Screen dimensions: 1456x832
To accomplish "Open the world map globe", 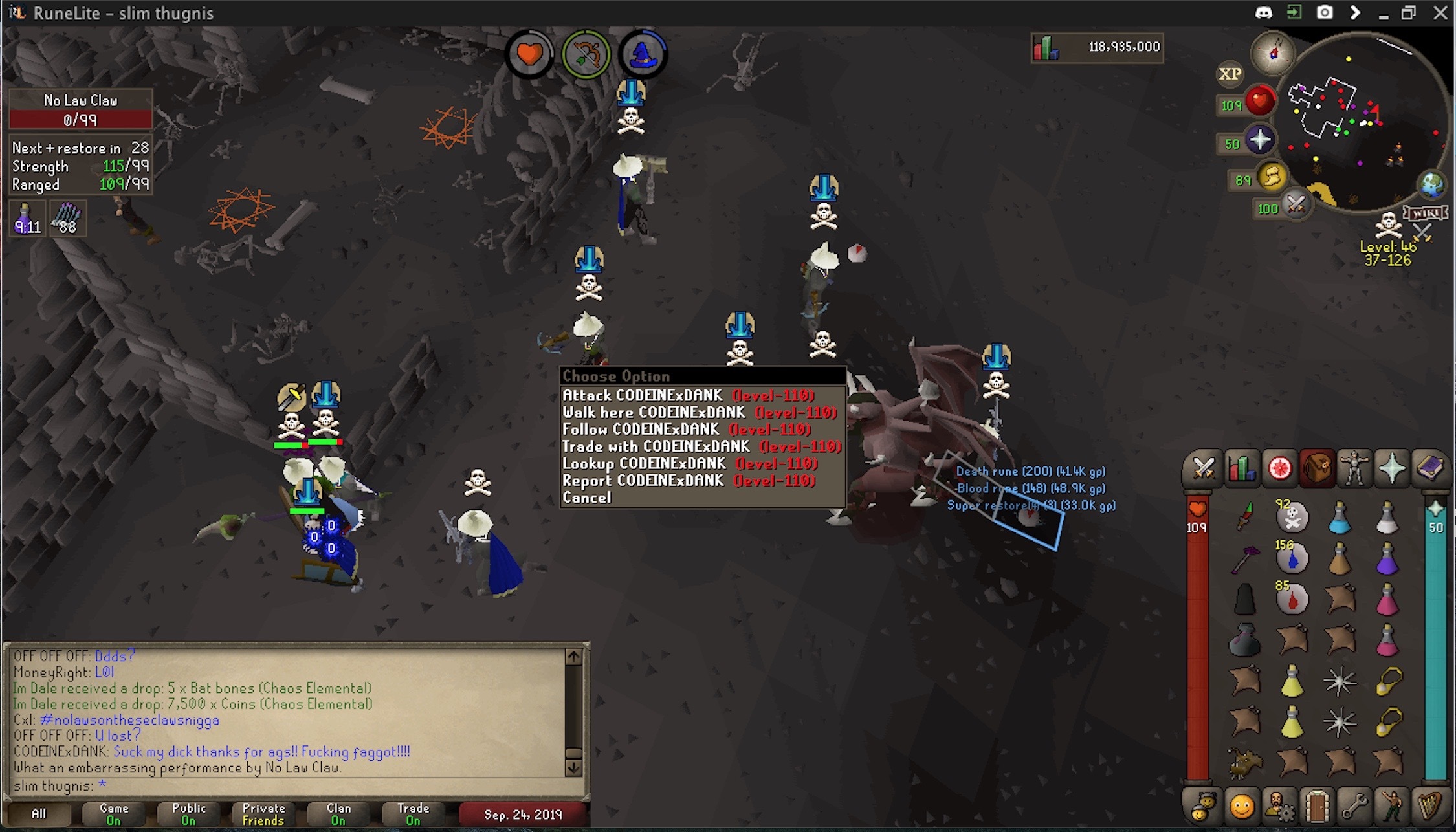I will tap(1431, 185).
